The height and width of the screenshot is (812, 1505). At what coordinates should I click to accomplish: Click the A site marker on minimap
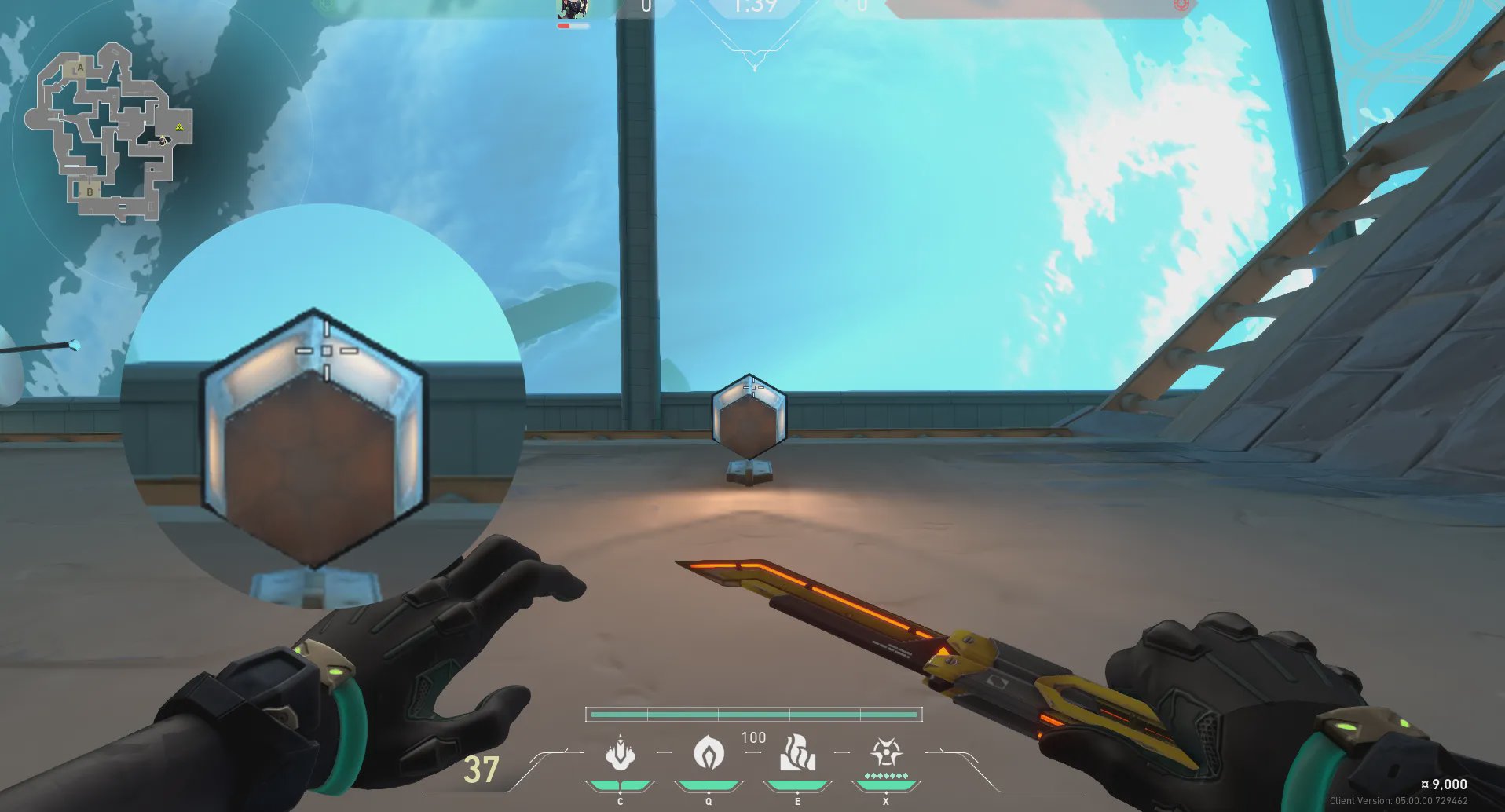(79, 69)
